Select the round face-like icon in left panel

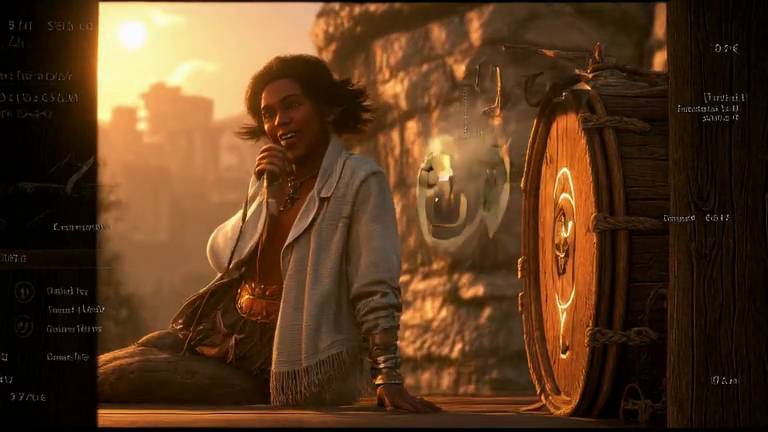[x=24, y=326]
